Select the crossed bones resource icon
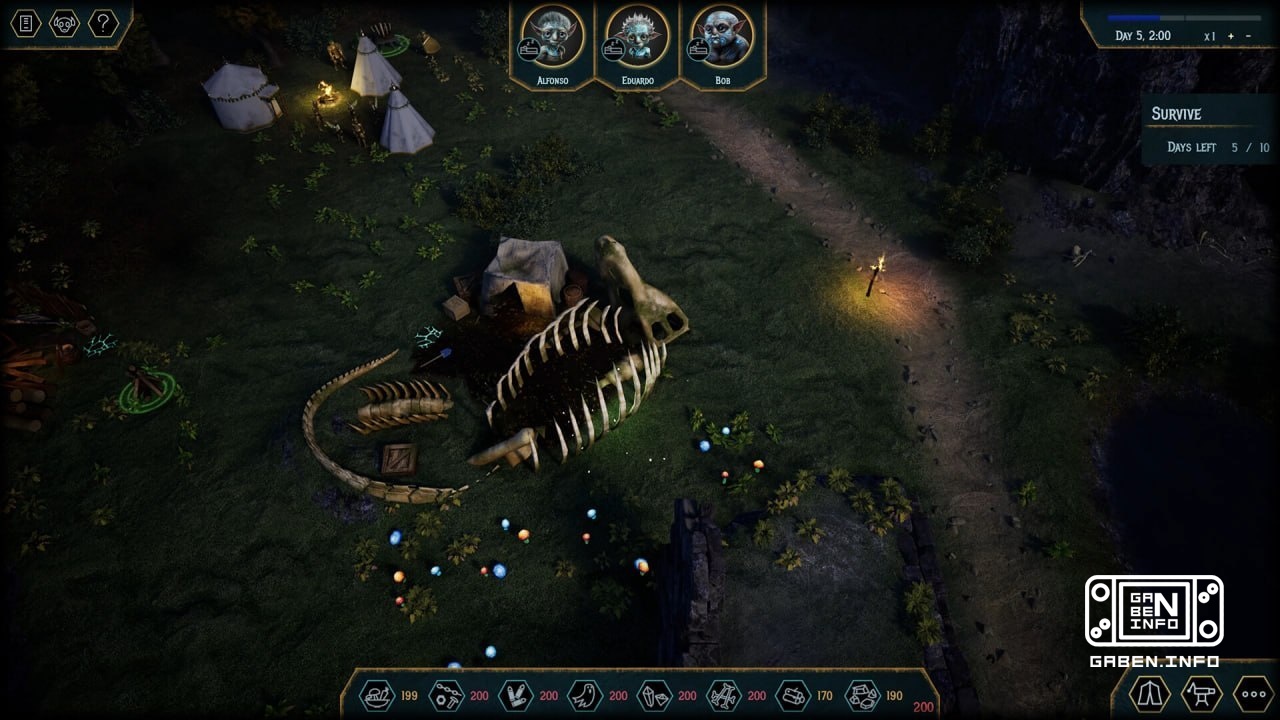Image resolution: width=1280 pixels, height=720 pixels. click(724, 695)
